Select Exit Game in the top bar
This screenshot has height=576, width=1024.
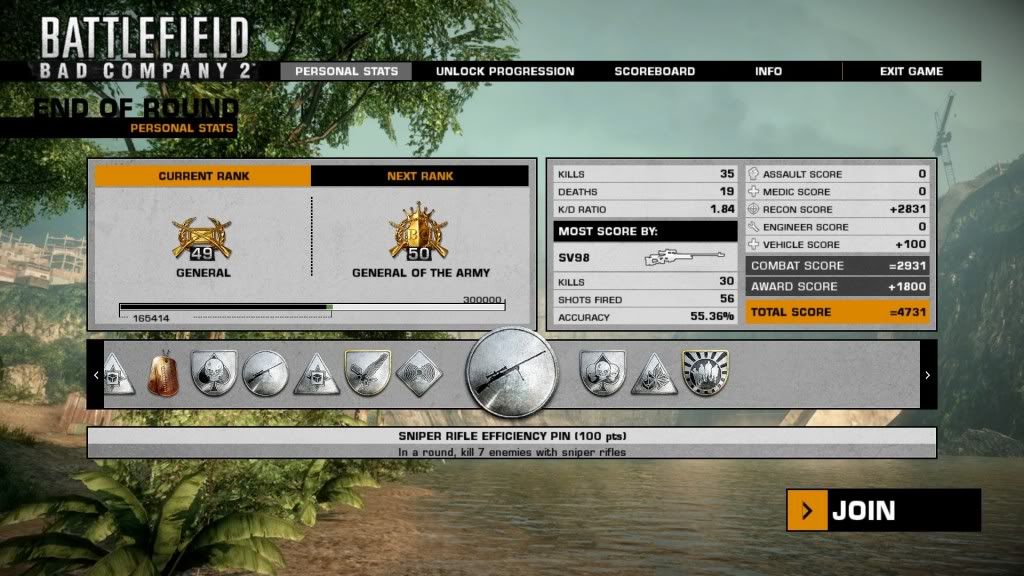(x=911, y=71)
